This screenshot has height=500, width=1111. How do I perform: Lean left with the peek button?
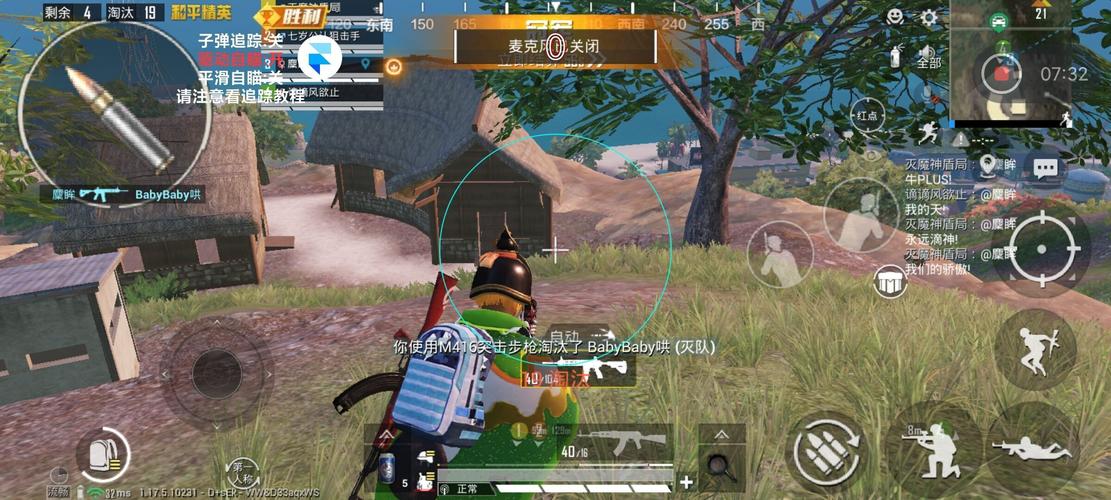(x=780, y=253)
